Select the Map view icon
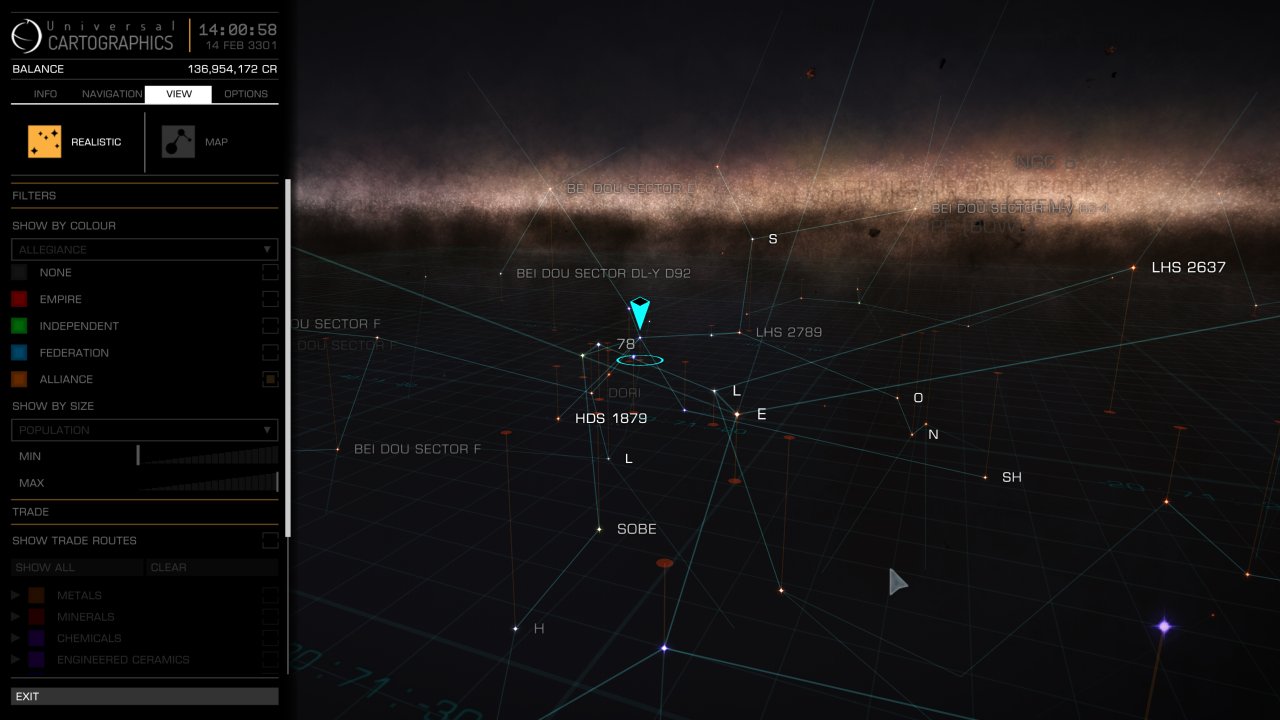Image resolution: width=1280 pixels, height=720 pixels. (x=178, y=140)
